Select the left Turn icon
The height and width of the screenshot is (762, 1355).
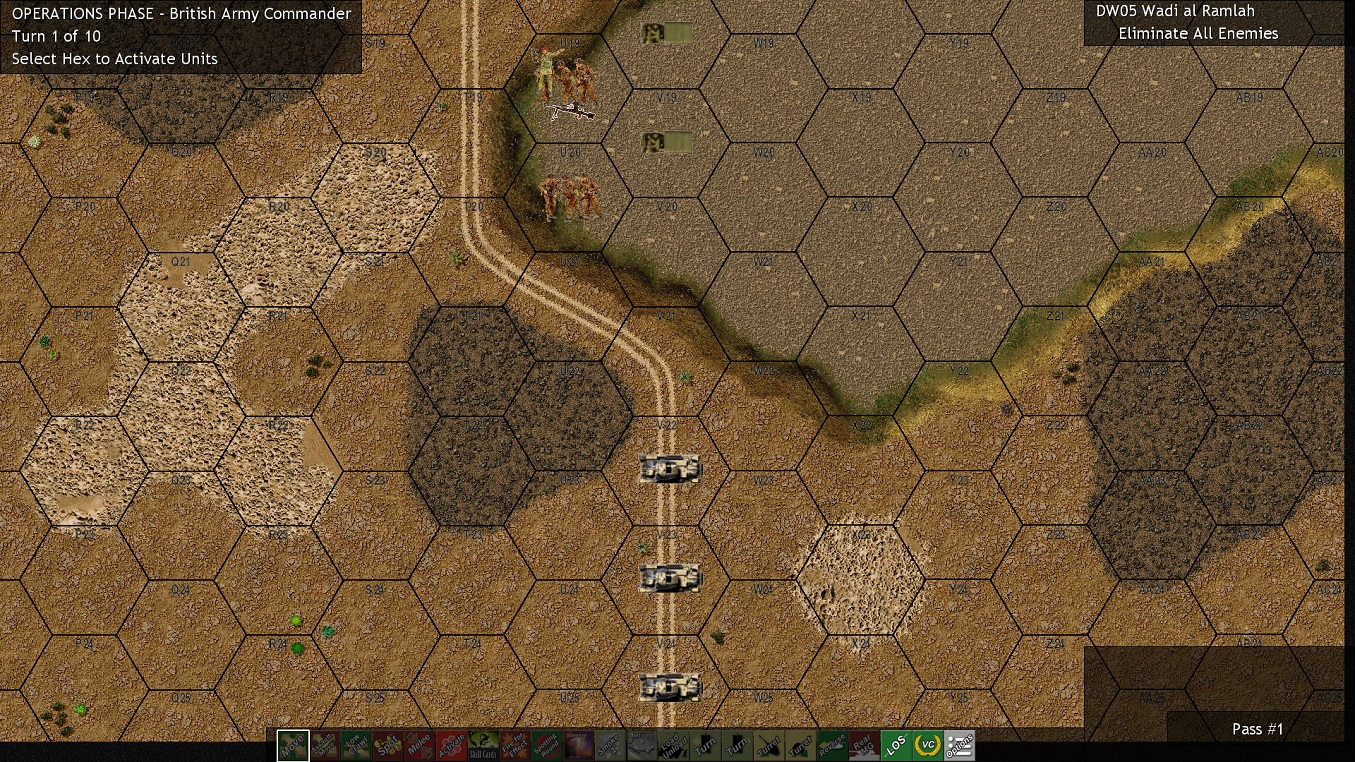click(x=707, y=745)
